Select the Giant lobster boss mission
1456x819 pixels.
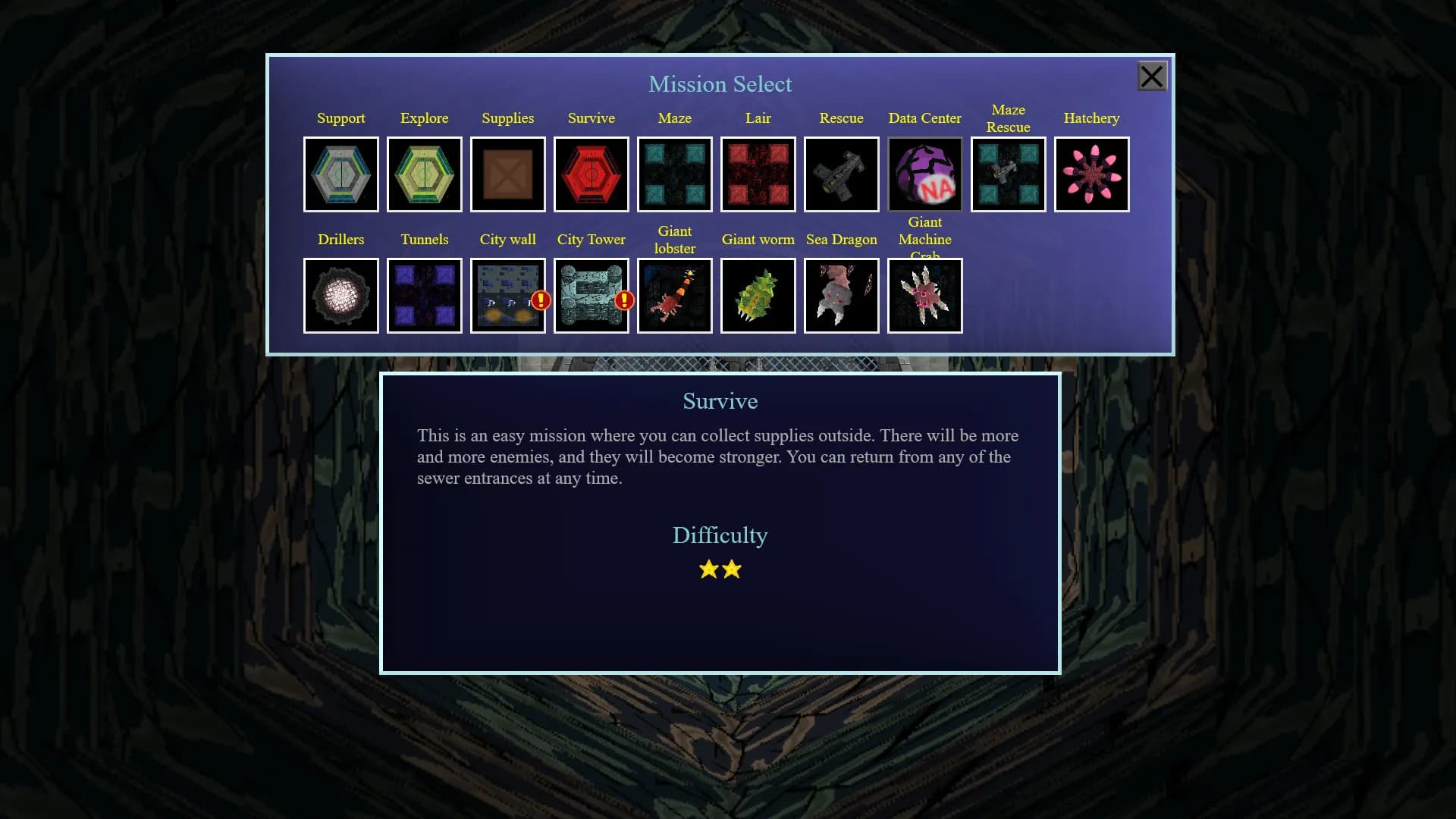click(675, 296)
